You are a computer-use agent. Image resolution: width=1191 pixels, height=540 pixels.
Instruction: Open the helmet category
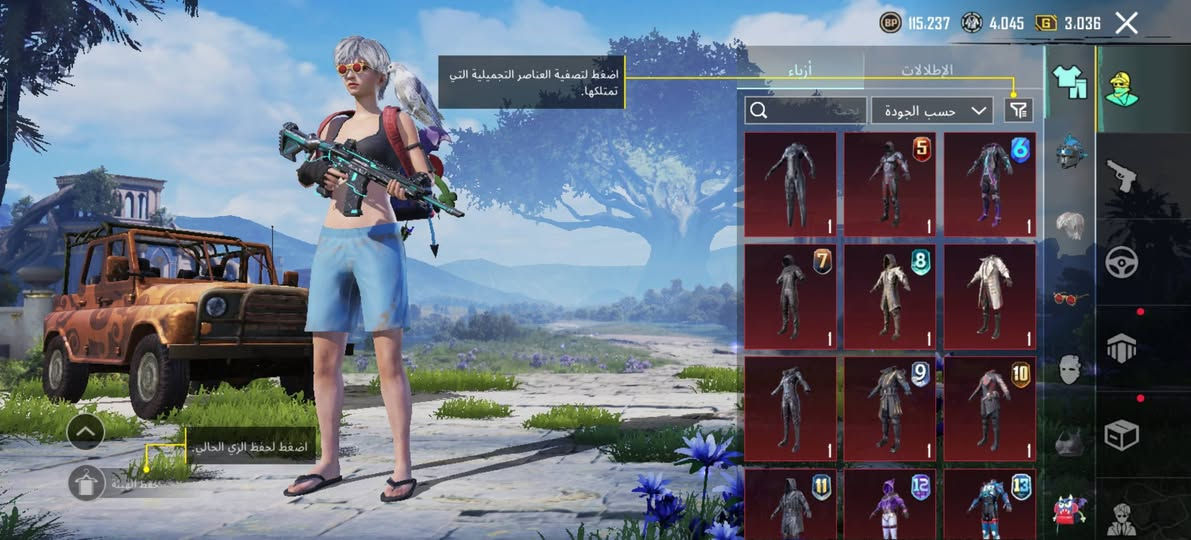click(1070, 152)
